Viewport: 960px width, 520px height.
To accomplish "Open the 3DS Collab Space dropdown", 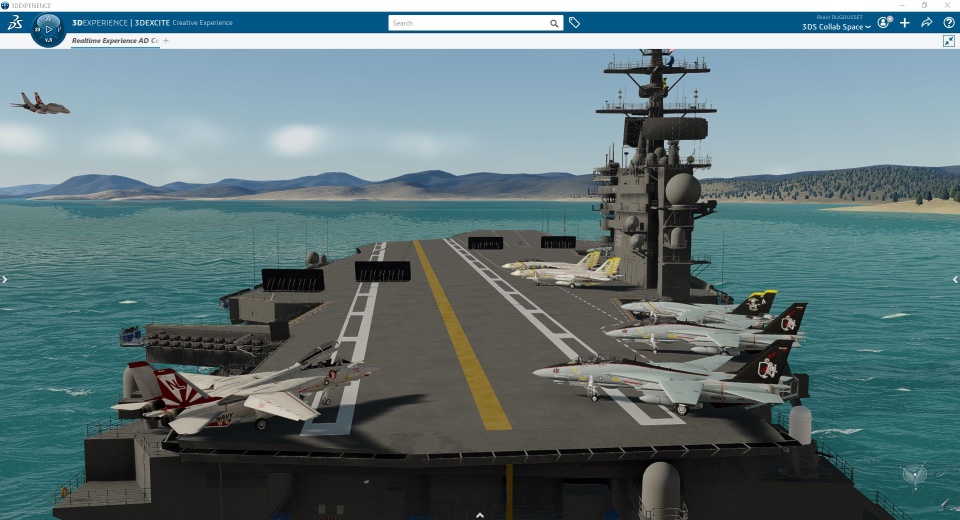I will click(836, 27).
